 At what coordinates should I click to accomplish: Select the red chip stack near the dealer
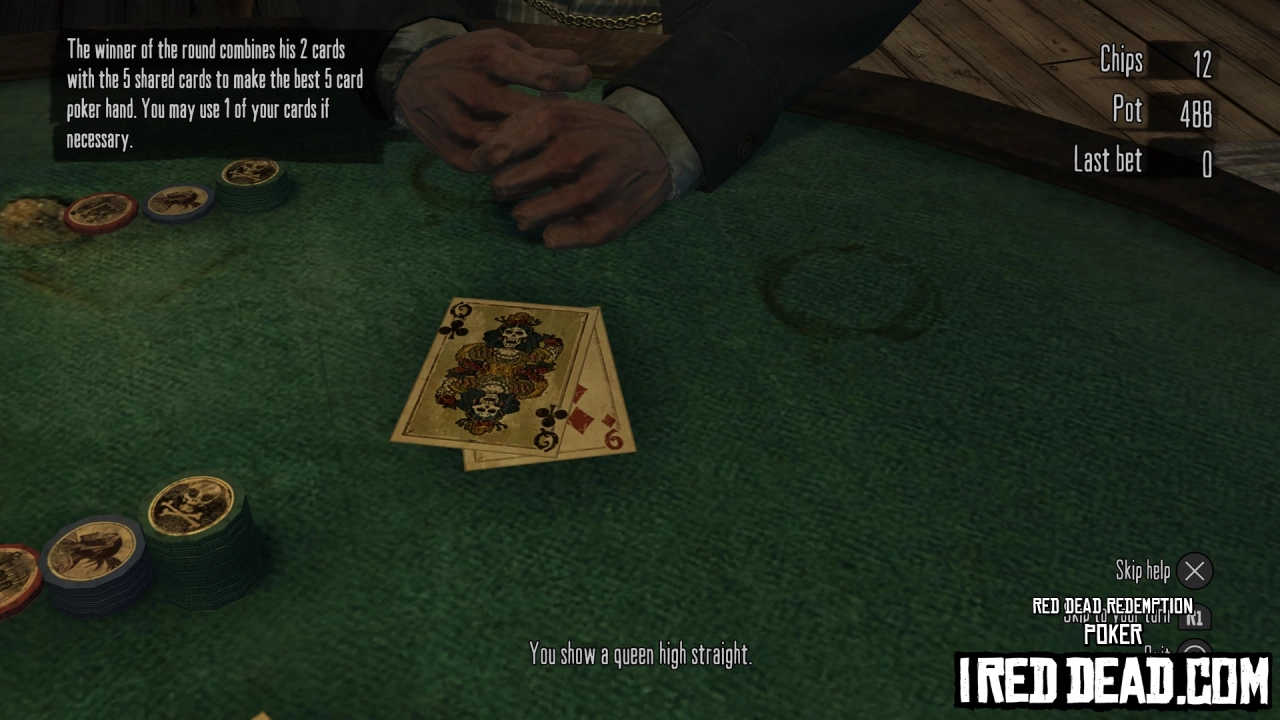100,210
